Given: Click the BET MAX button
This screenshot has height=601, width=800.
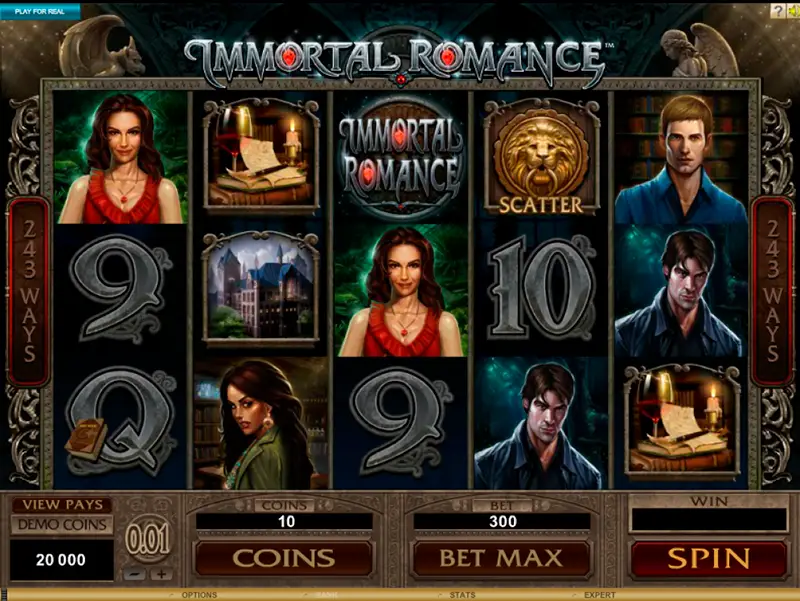Looking at the screenshot, I should (501, 558).
